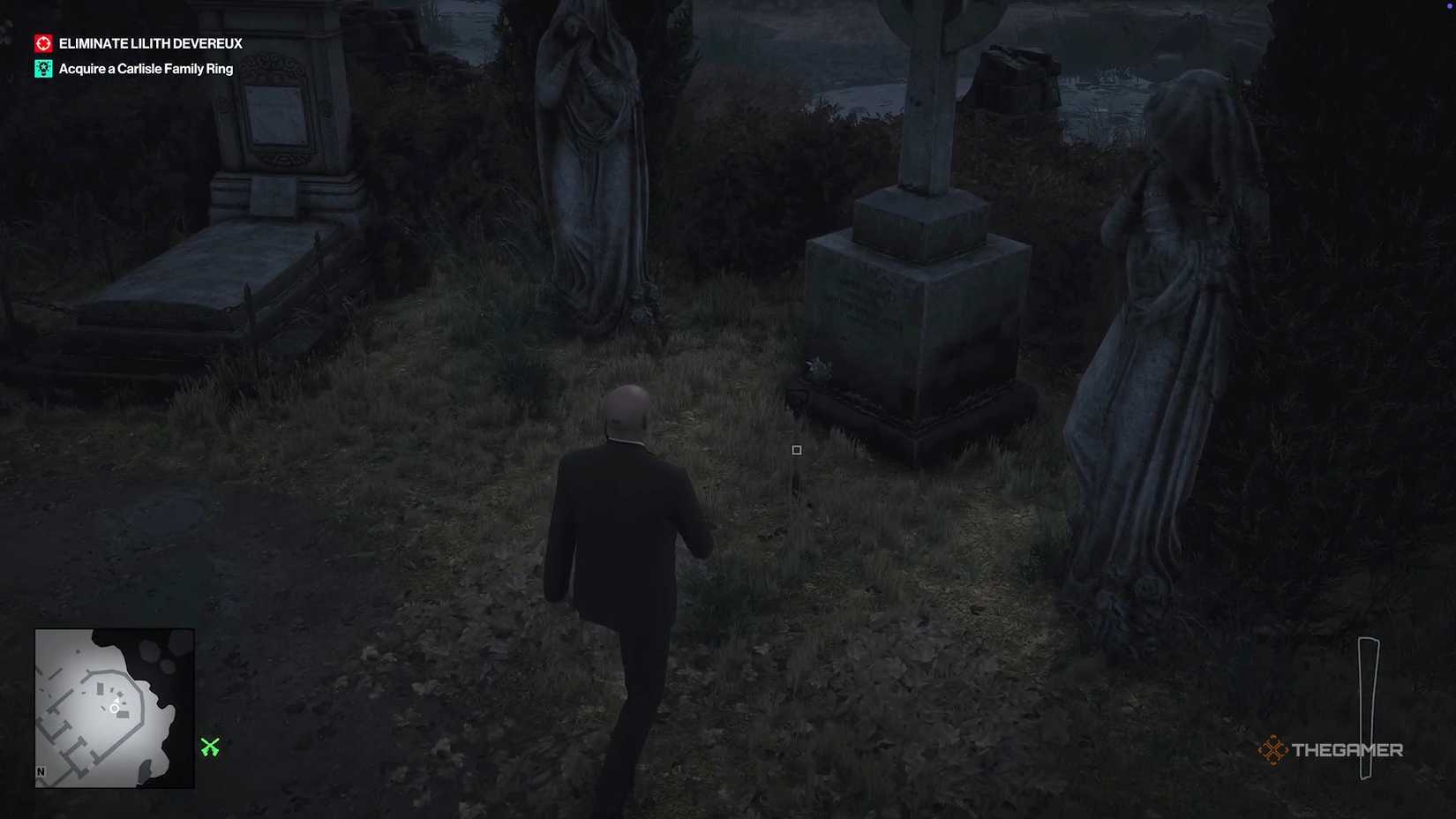This screenshot has height=819, width=1456.
Task: Click the red target objective icon
Action: tap(41, 41)
